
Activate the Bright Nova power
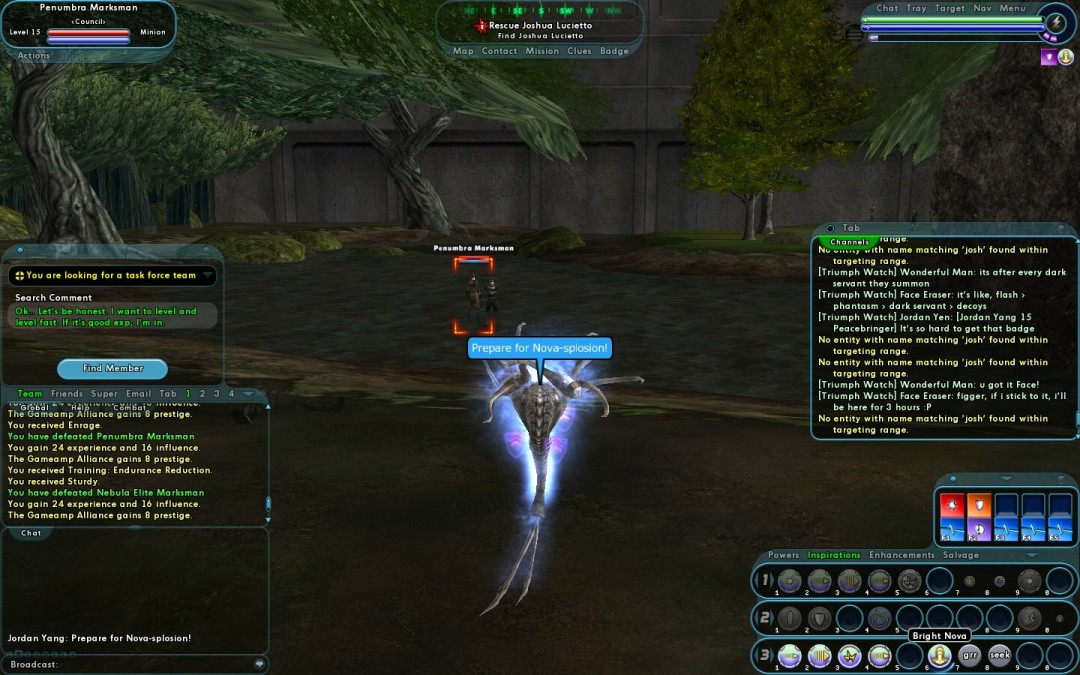point(938,655)
